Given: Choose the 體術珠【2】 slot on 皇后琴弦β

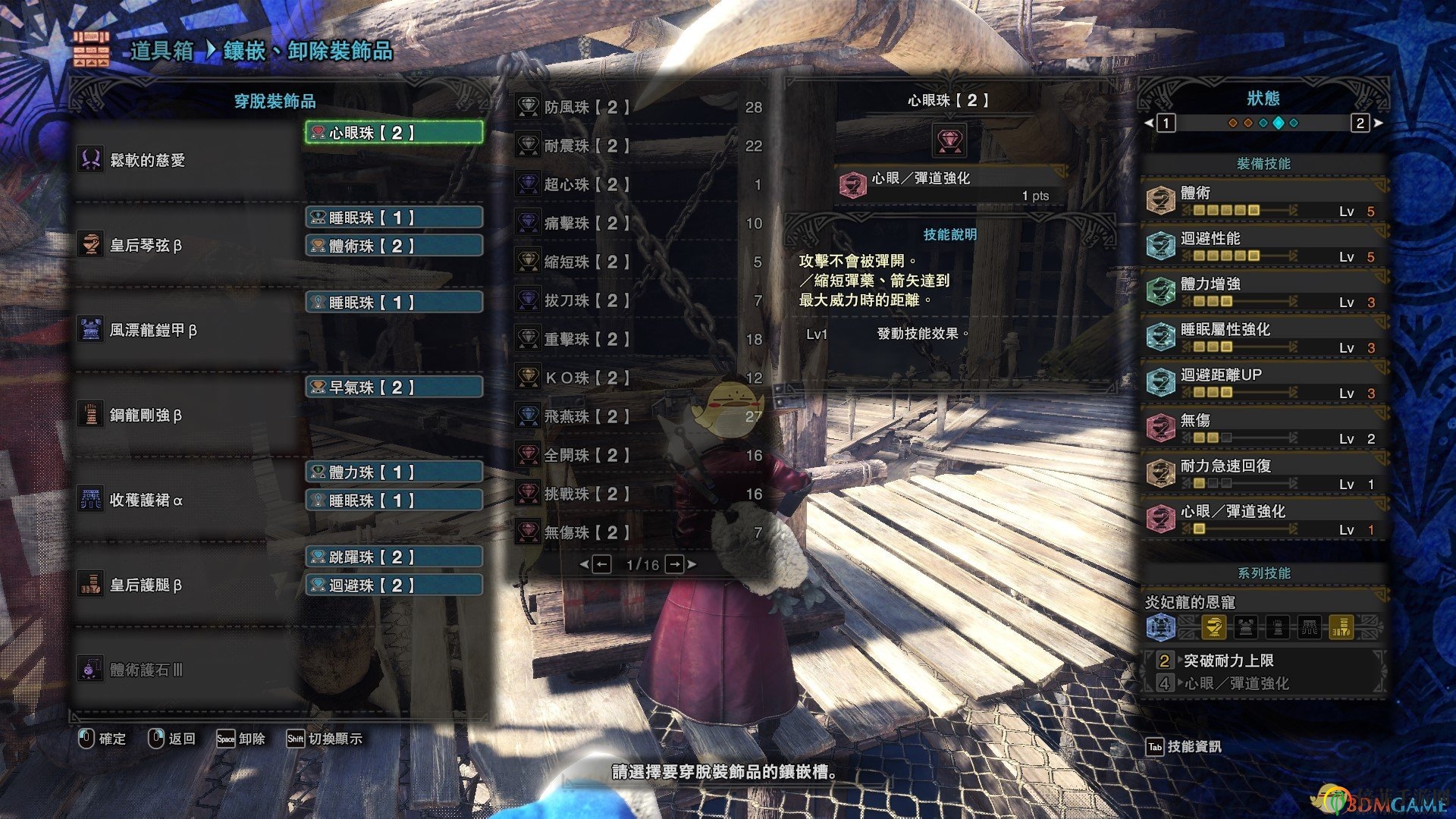Looking at the screenshot, I should (x=394, y=246).
